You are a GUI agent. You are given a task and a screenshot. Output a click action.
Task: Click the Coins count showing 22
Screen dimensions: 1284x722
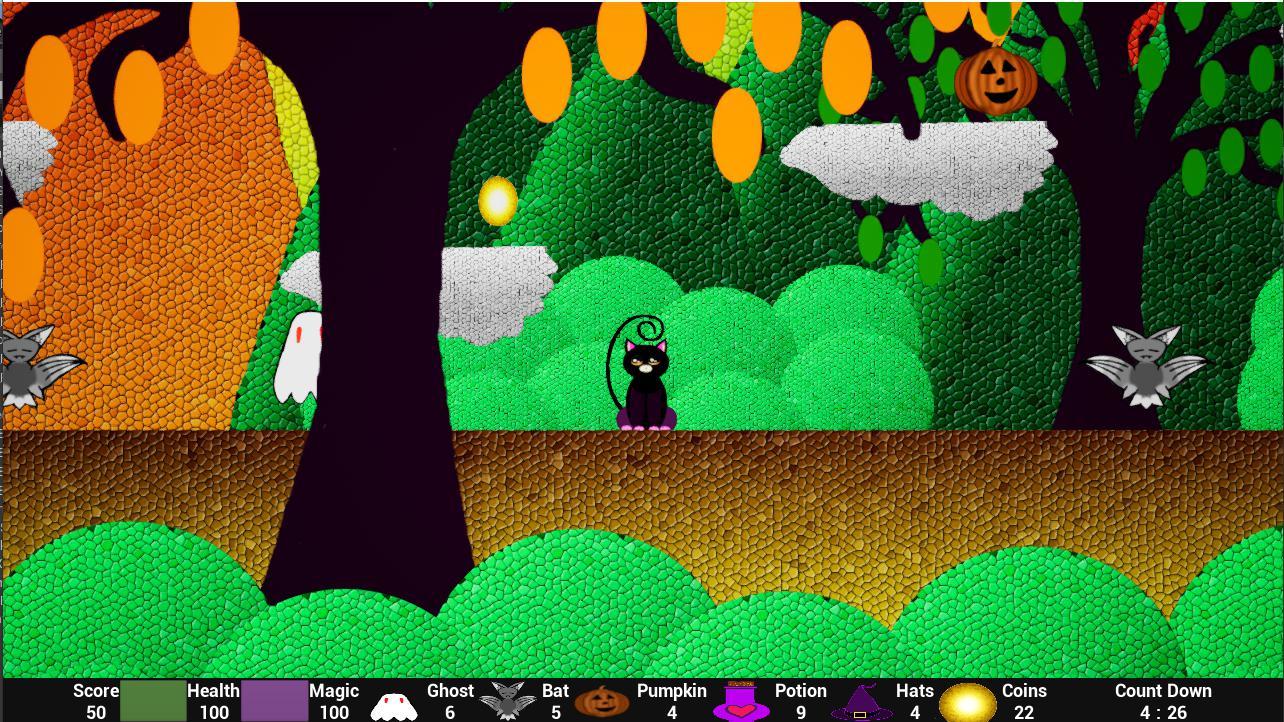(x=1024, y=713)
